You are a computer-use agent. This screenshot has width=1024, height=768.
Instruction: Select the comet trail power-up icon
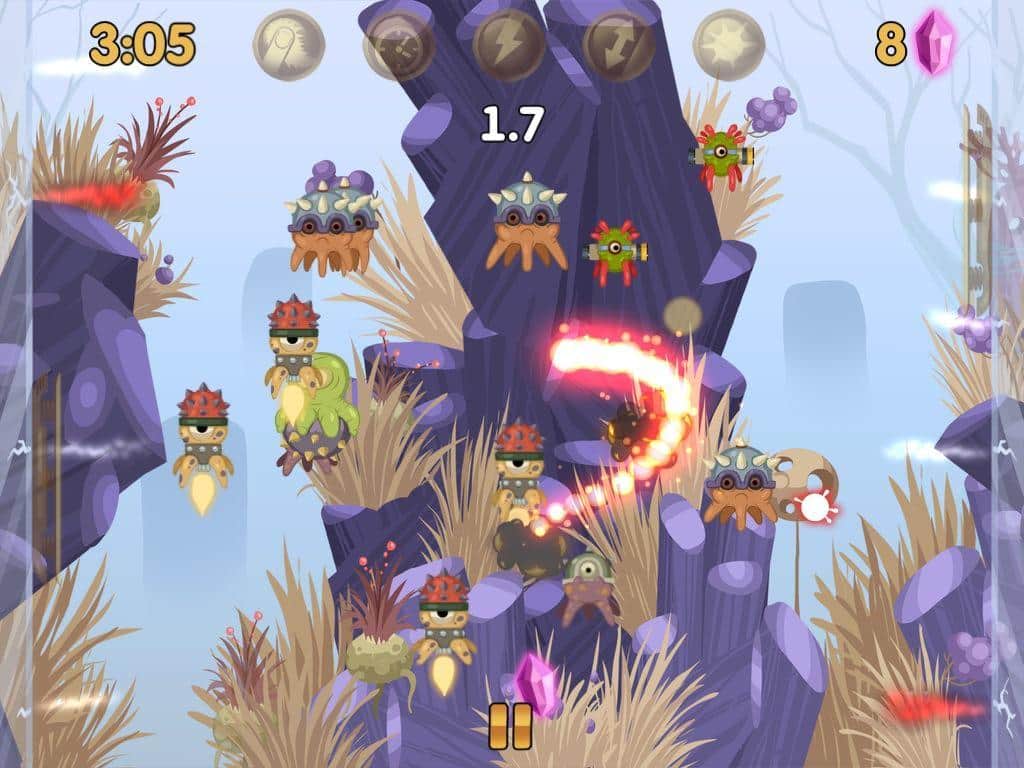click(289, 45)
